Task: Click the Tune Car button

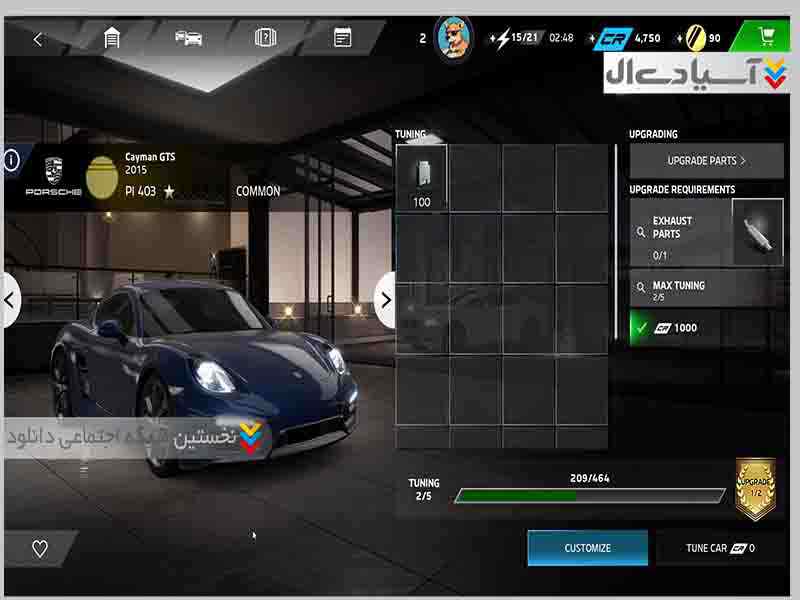Action: 720,548
